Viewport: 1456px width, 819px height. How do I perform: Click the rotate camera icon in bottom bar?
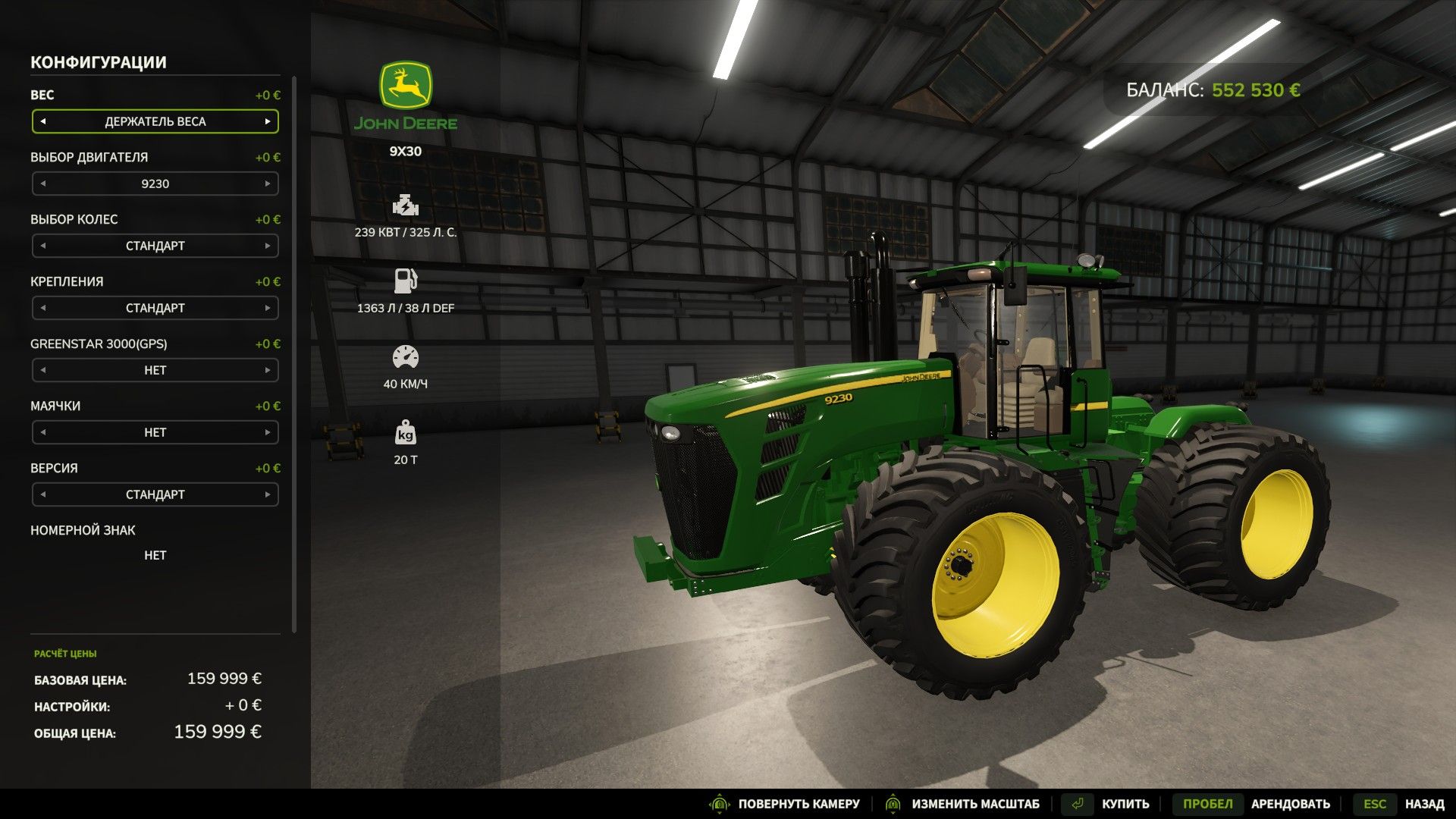[719, 803]
